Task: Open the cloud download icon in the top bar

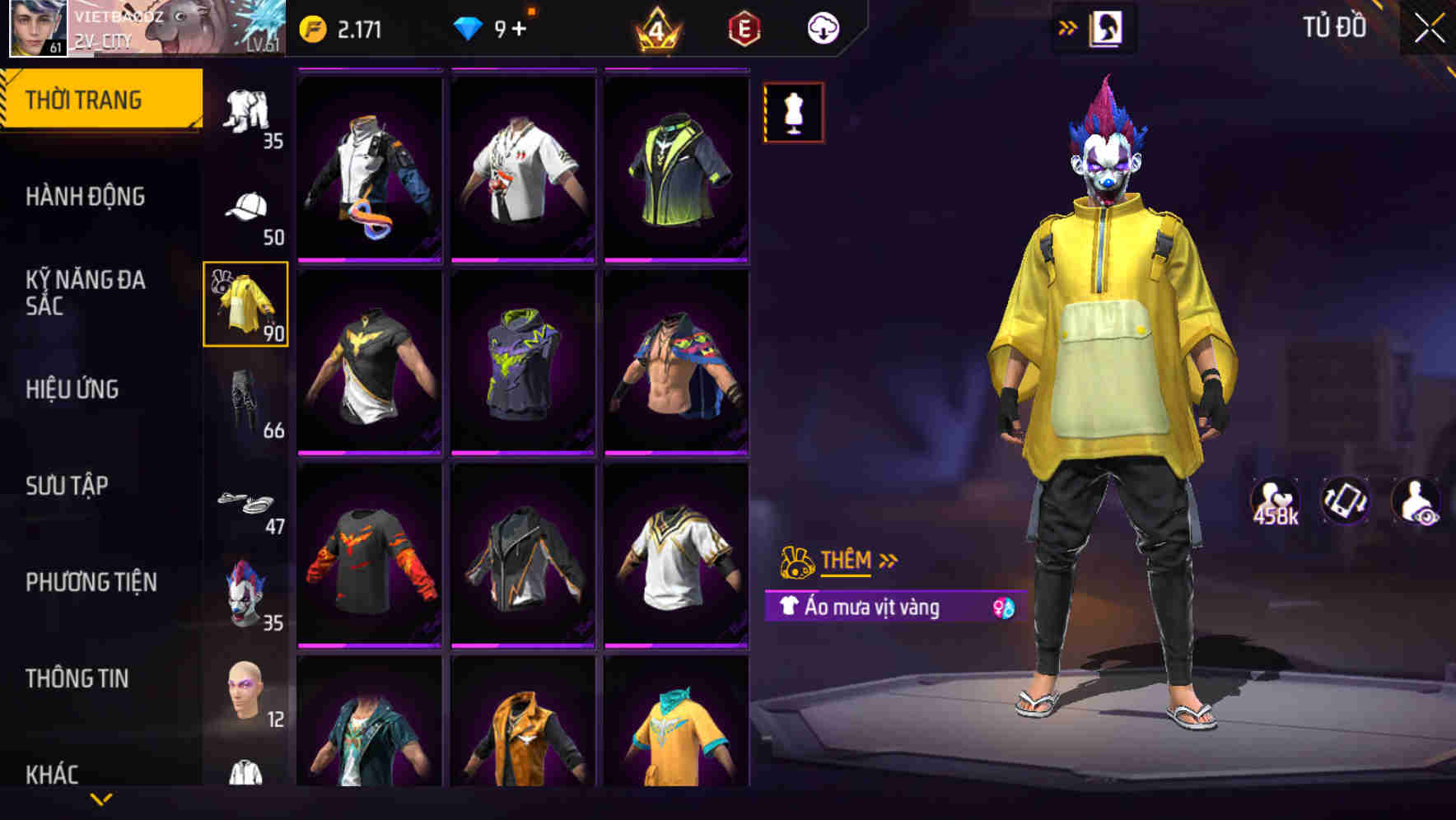Action: 822,26
